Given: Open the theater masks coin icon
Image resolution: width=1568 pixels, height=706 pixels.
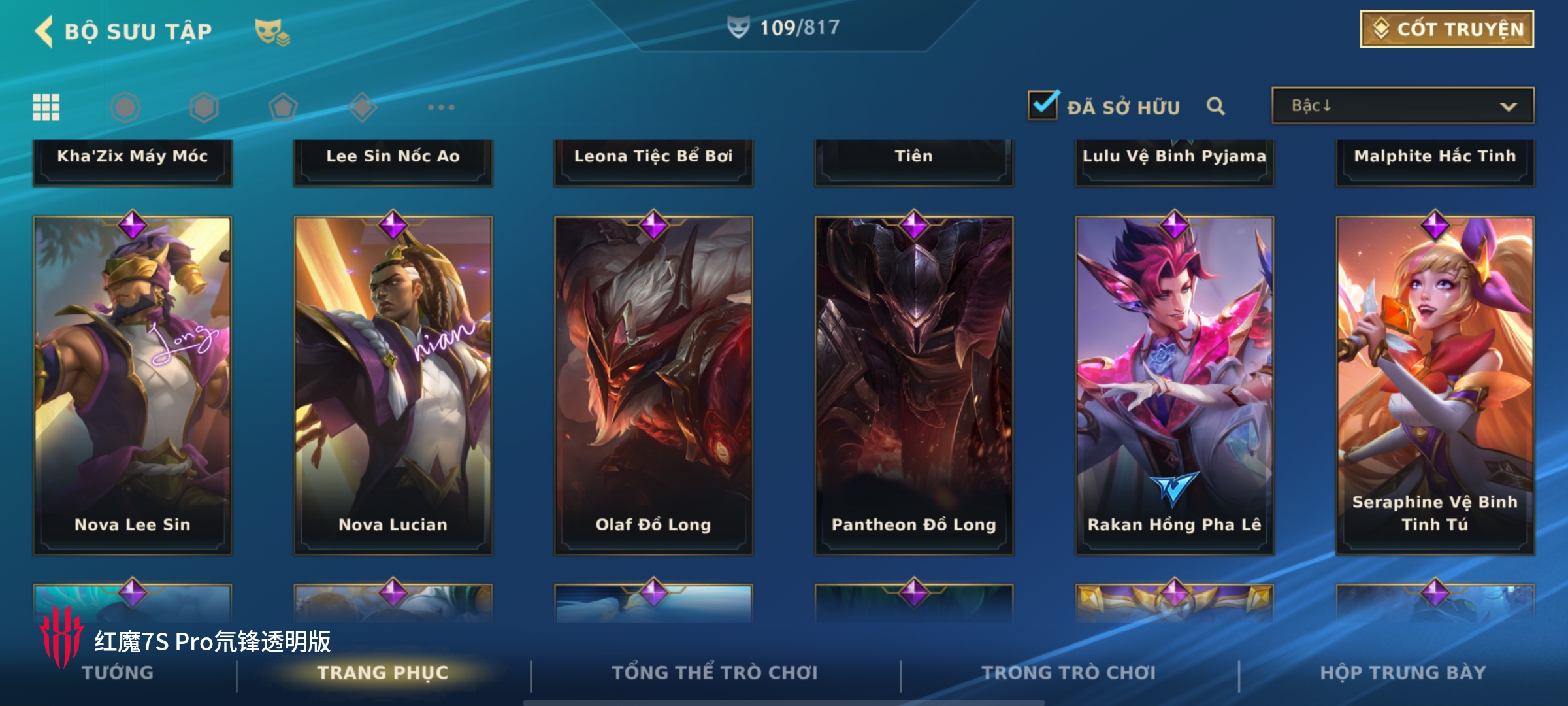Looking at the screenshot, I should (272, 32).
